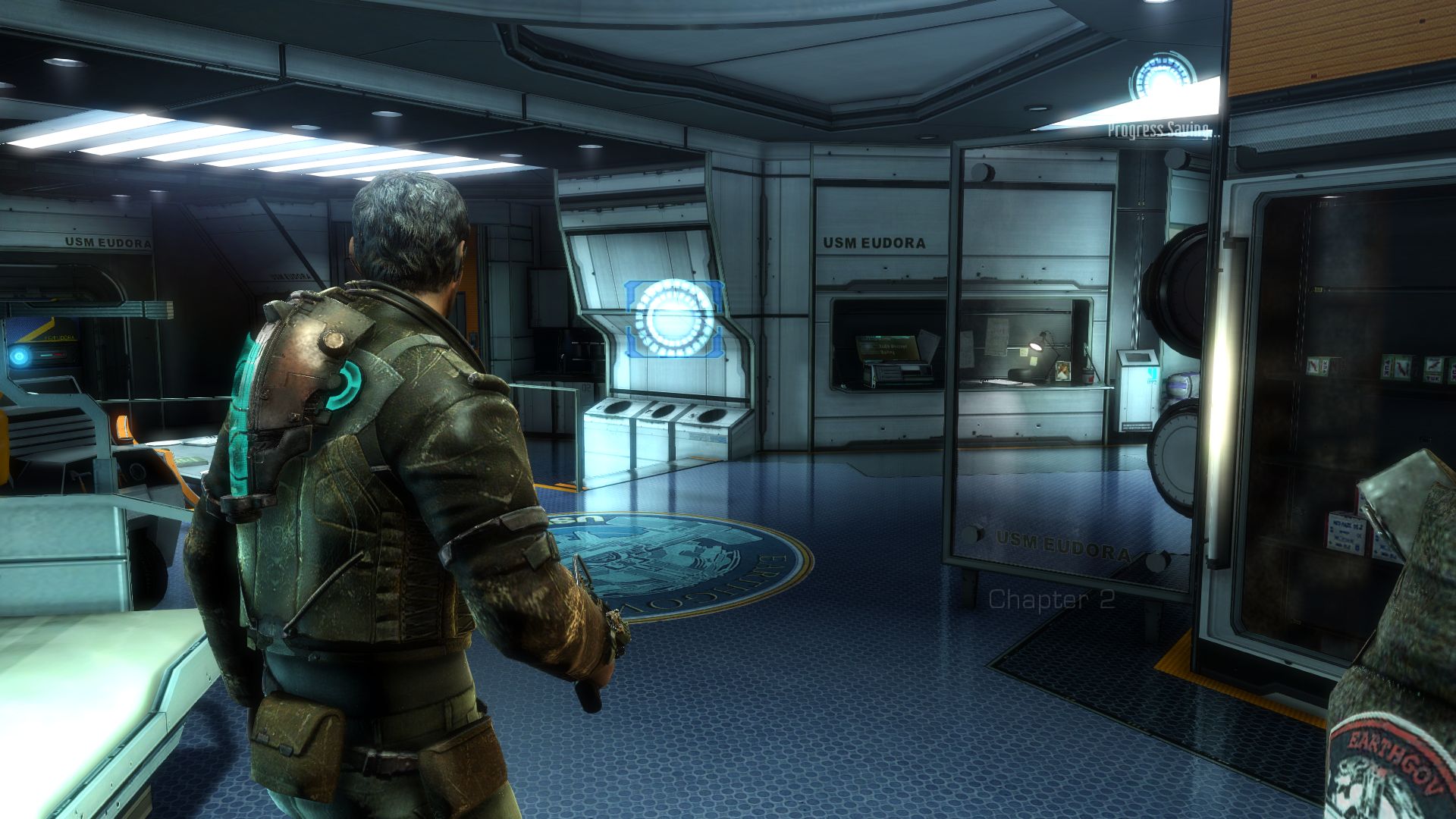The image size is (1456, 819).
Task: Select the large glowing circular interaction marker
Action: click(674, 318)
